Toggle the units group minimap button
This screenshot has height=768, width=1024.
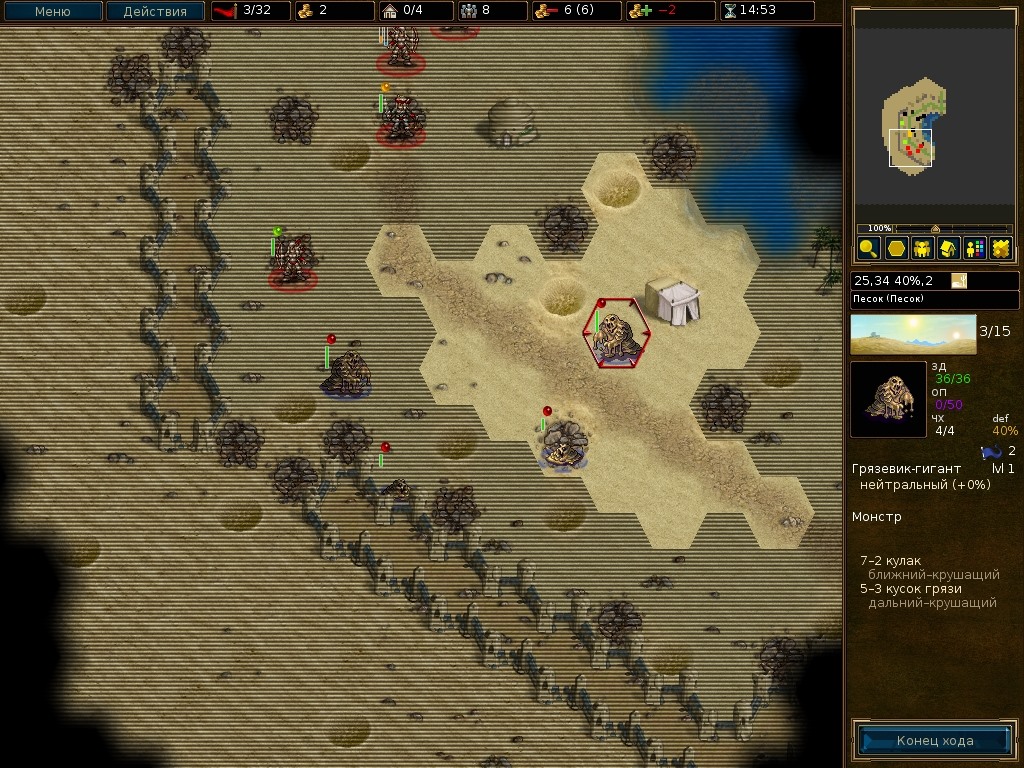922,248
